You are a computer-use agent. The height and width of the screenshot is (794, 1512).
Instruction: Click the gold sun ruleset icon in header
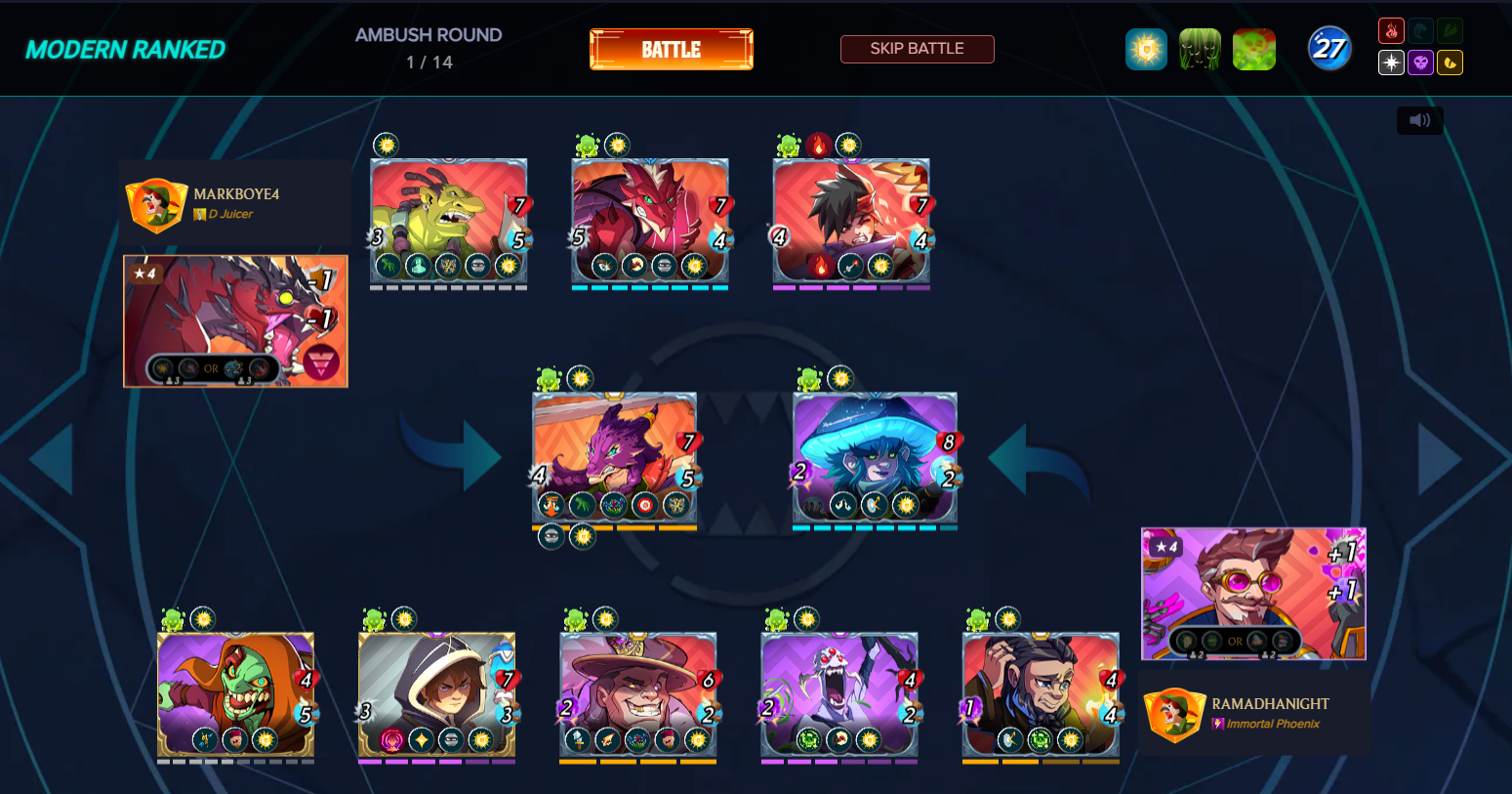[1146, 49]
